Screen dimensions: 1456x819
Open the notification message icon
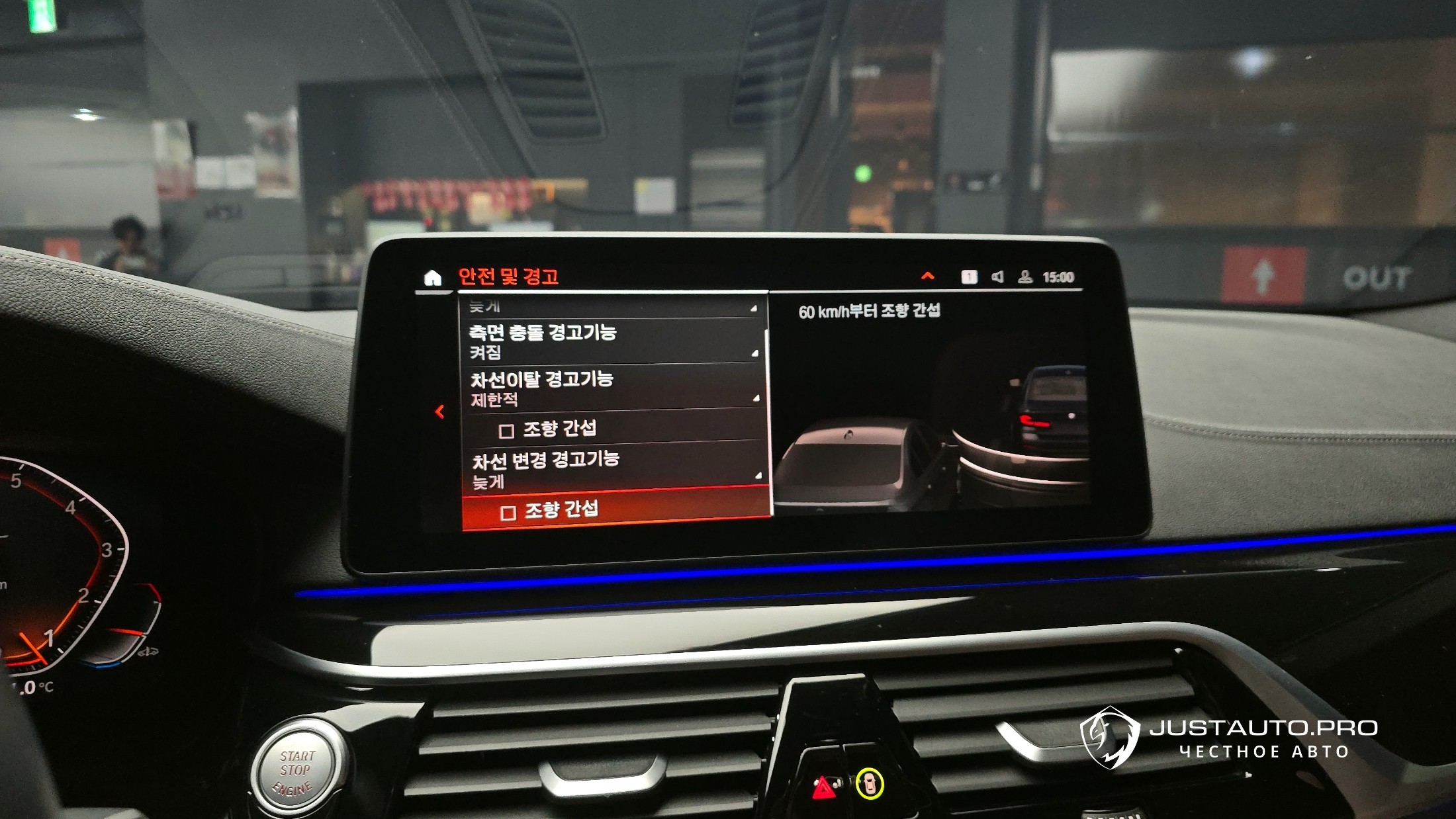969,277
